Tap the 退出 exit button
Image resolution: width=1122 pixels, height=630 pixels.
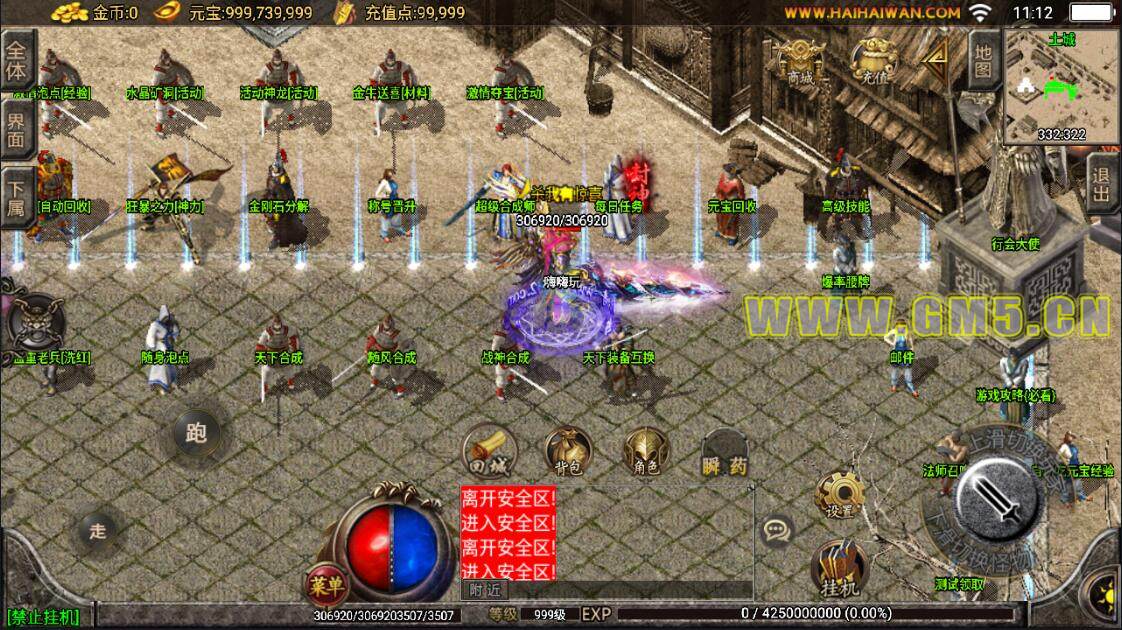(x=1102, y=184)
